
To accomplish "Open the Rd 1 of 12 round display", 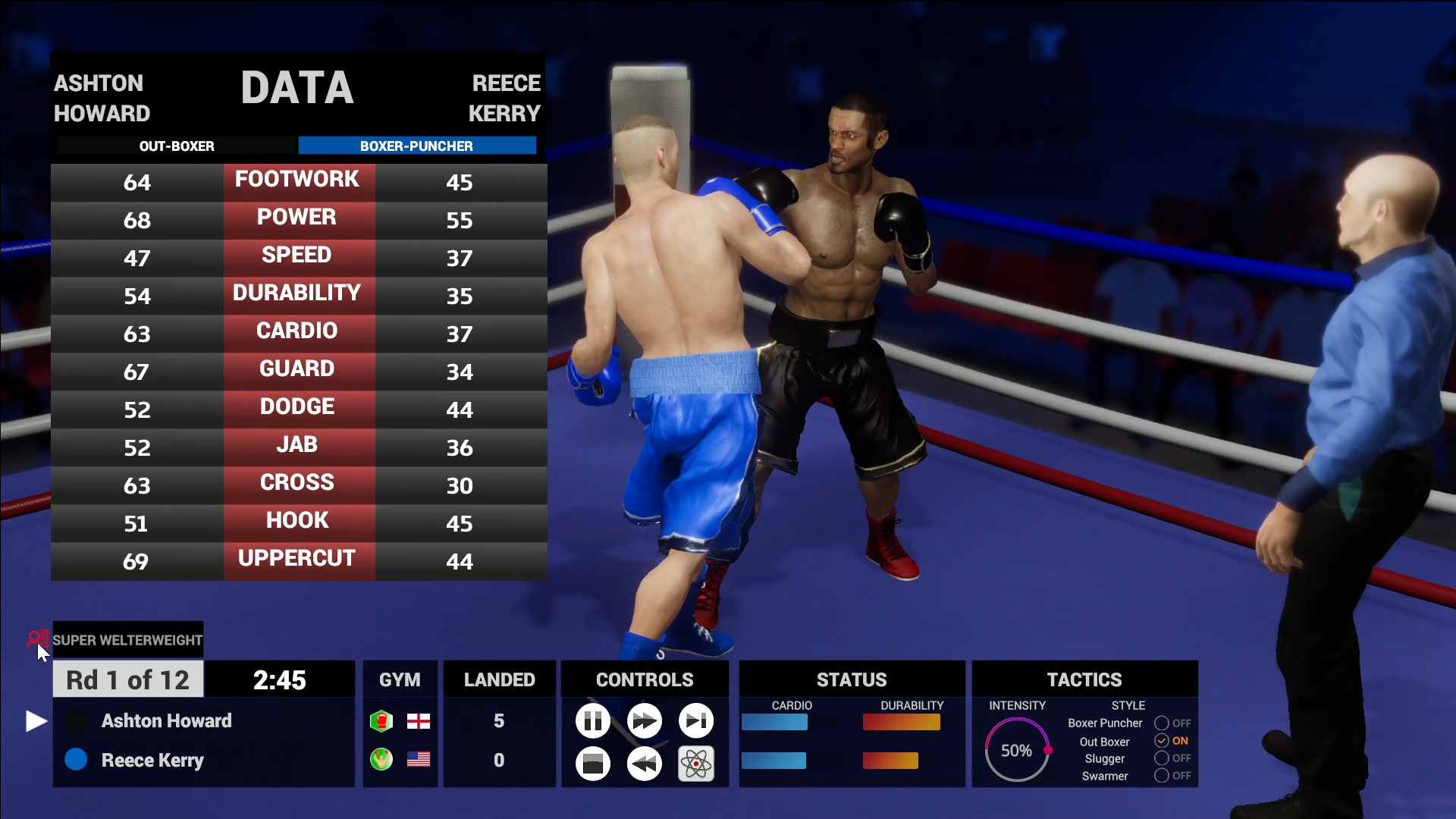I will click(127, 679).
